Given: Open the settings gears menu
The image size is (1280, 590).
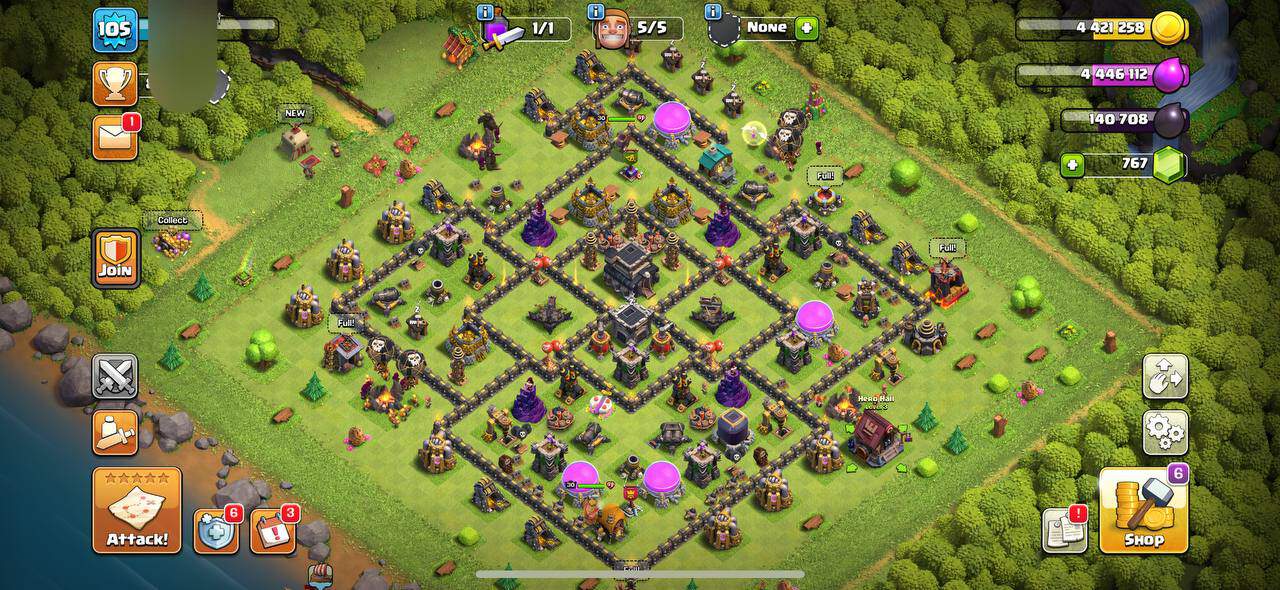Looking at the screenshot, I should tap(1165, 432).
